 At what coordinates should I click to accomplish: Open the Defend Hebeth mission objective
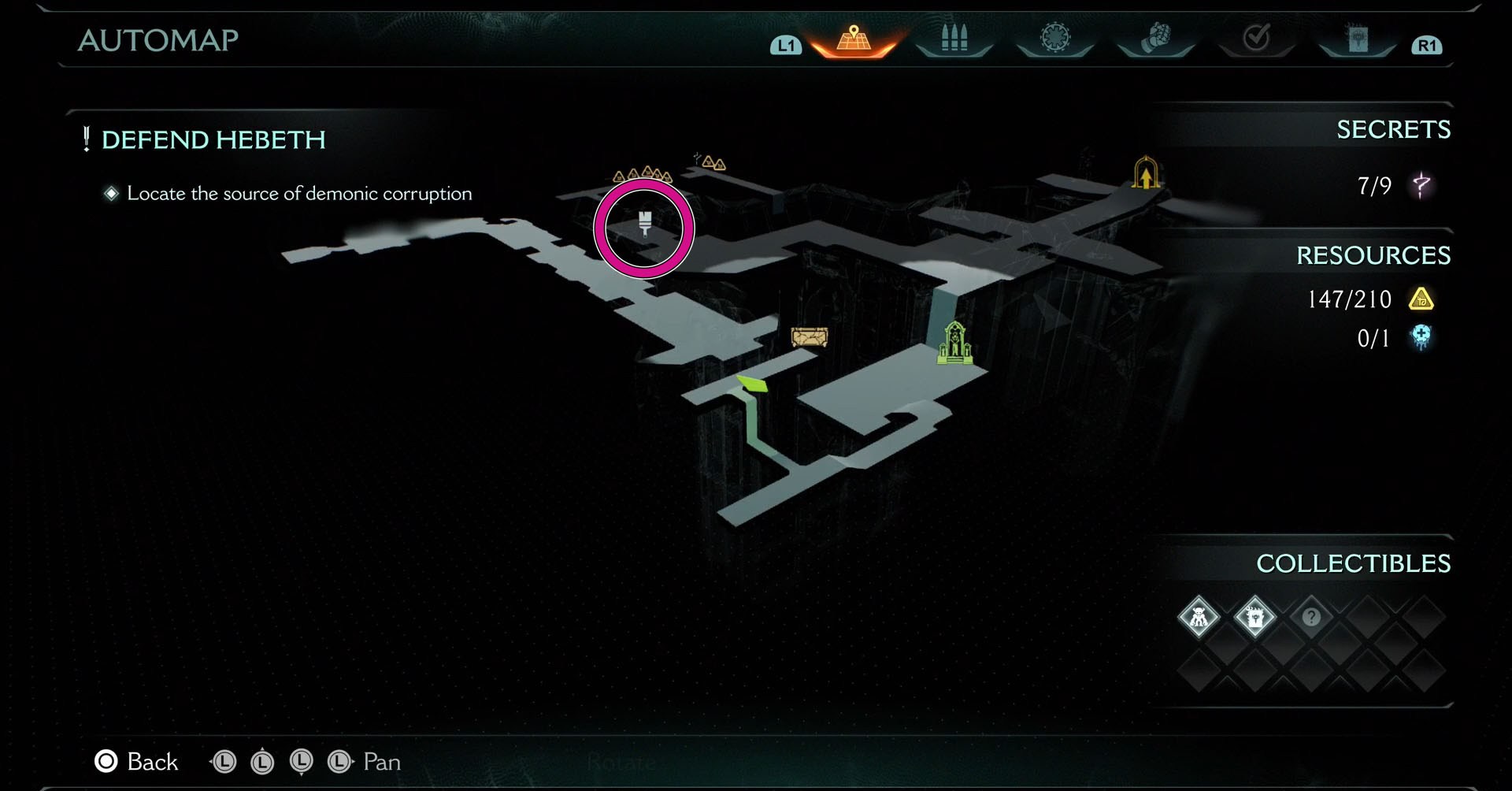coord(213,140)
